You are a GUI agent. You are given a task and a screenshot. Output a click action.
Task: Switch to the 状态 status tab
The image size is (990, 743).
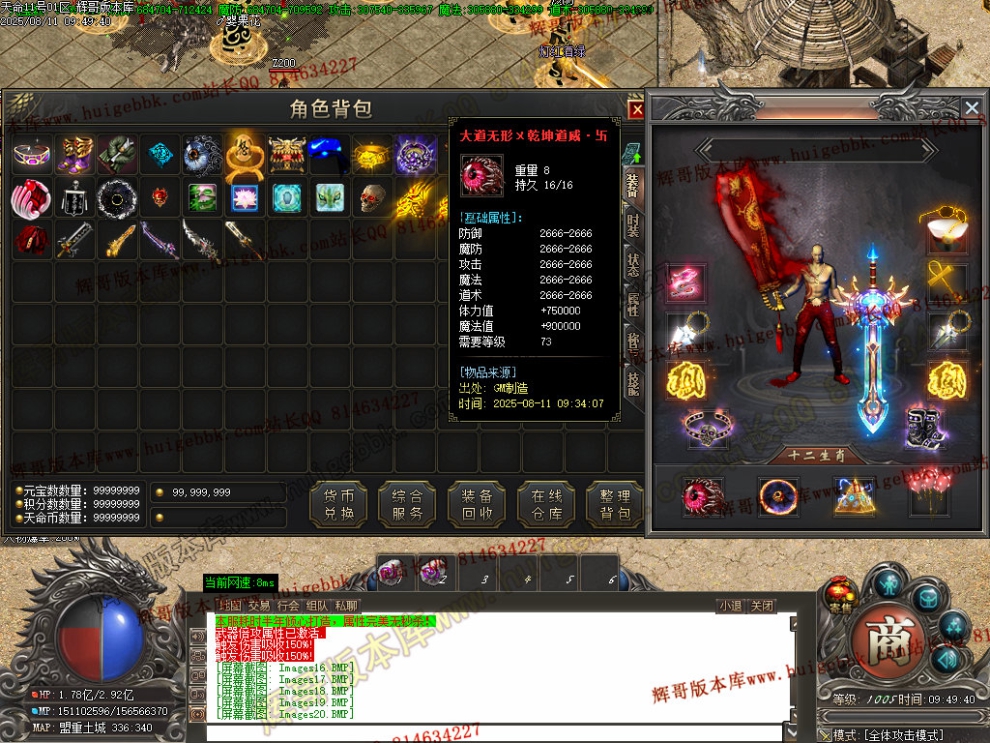coord(632,266)
